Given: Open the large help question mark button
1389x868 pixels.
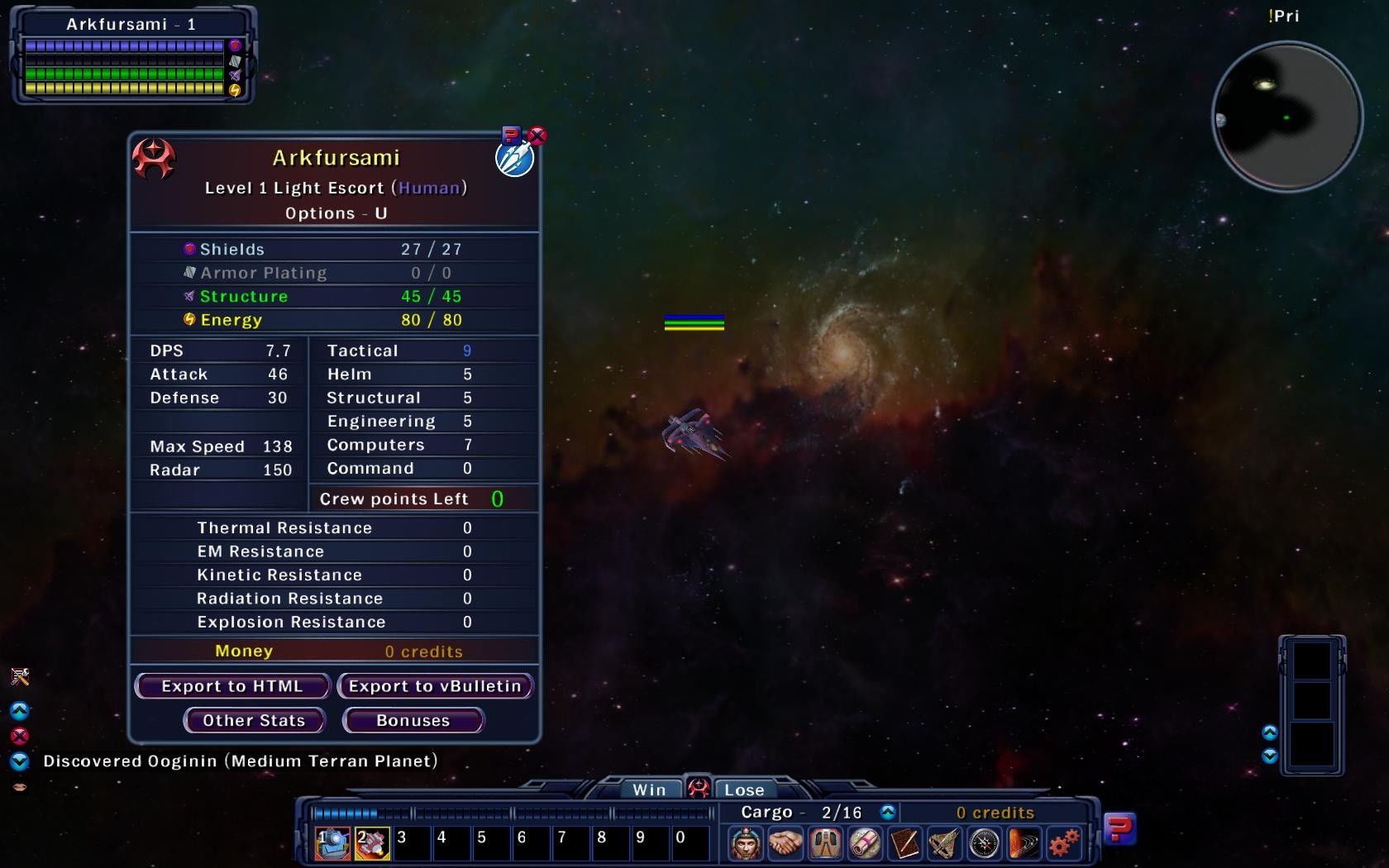Looking at the screenshot, I should coord(1119,827).
